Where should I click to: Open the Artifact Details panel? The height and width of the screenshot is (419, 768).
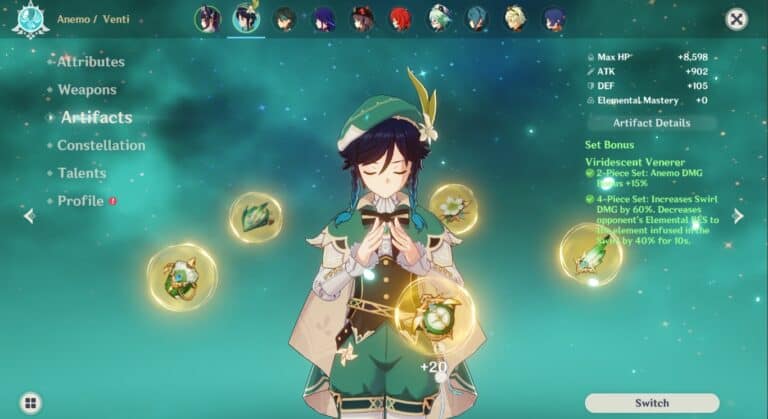(652, 123)
